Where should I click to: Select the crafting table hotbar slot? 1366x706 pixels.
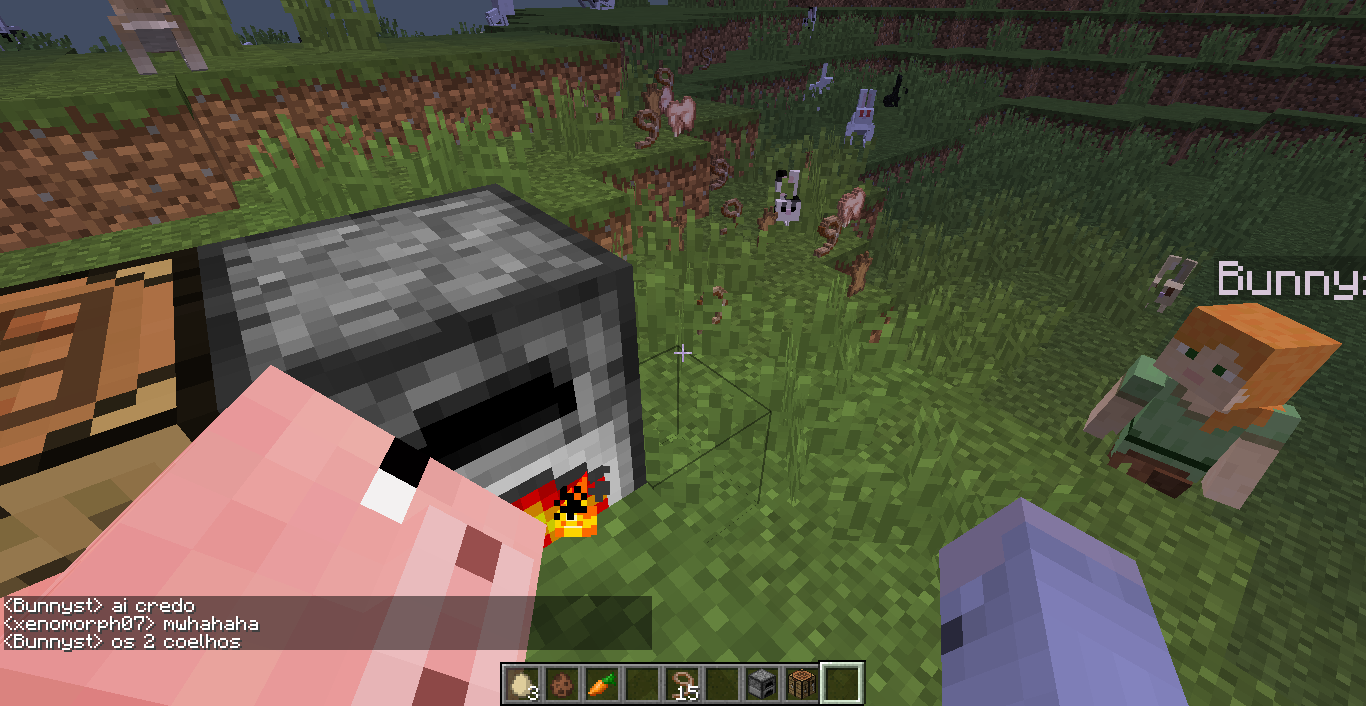pos(801,684)
